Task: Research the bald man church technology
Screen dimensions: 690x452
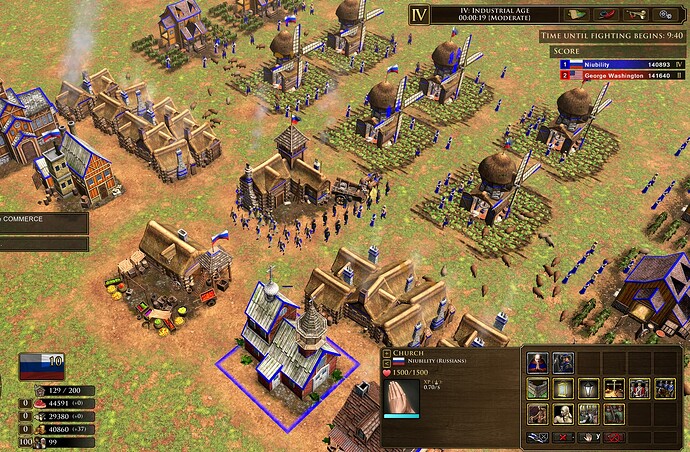Action: coord(563,414)
